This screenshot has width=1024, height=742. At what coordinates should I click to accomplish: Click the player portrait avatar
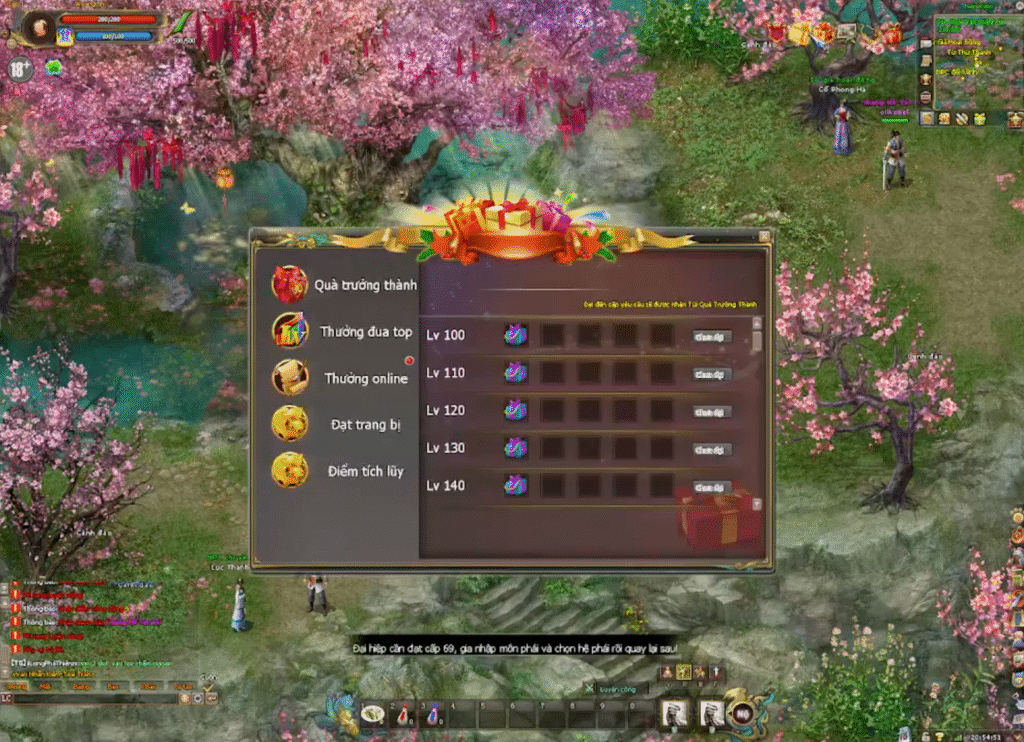(x=40, y=26)
